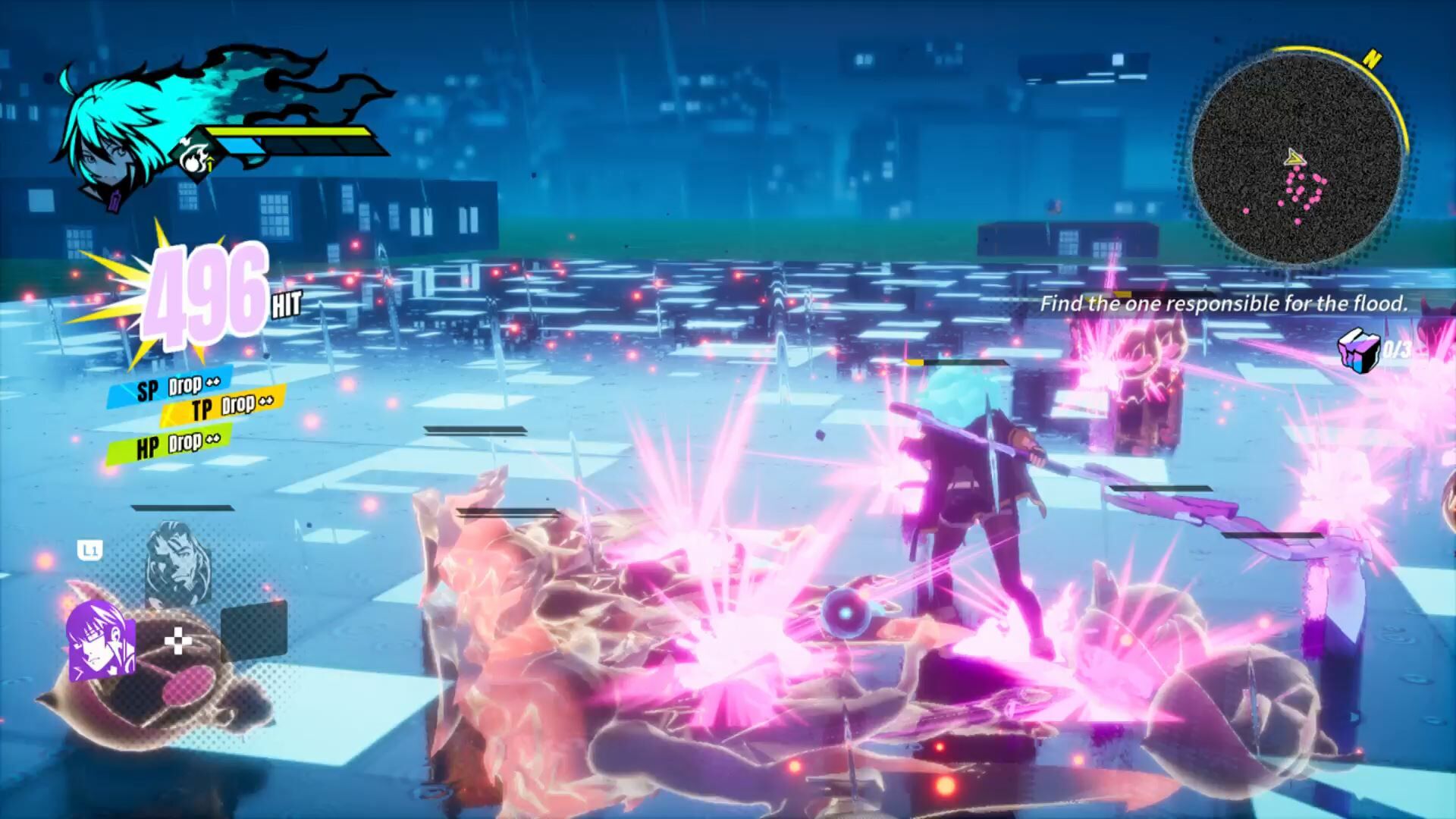Open the flood objective tracker text

(x=1223, y=304)
